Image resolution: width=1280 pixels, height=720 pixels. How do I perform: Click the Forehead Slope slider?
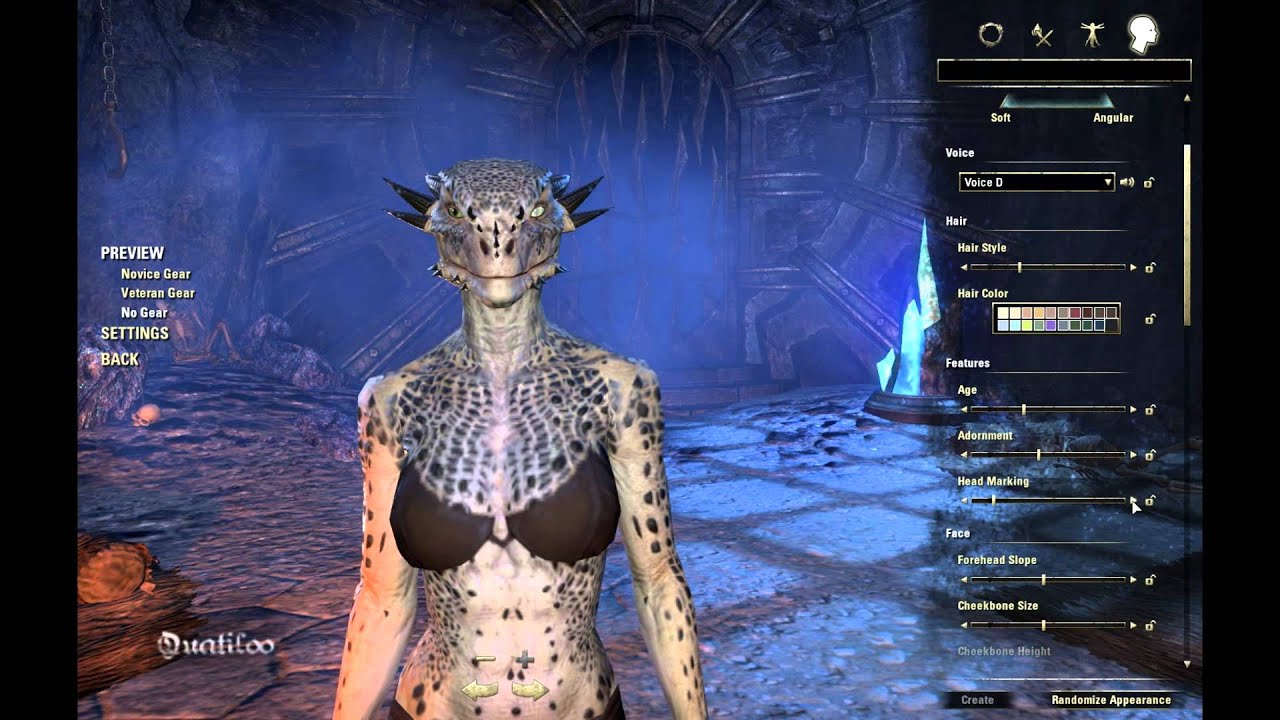(1048, 579)
